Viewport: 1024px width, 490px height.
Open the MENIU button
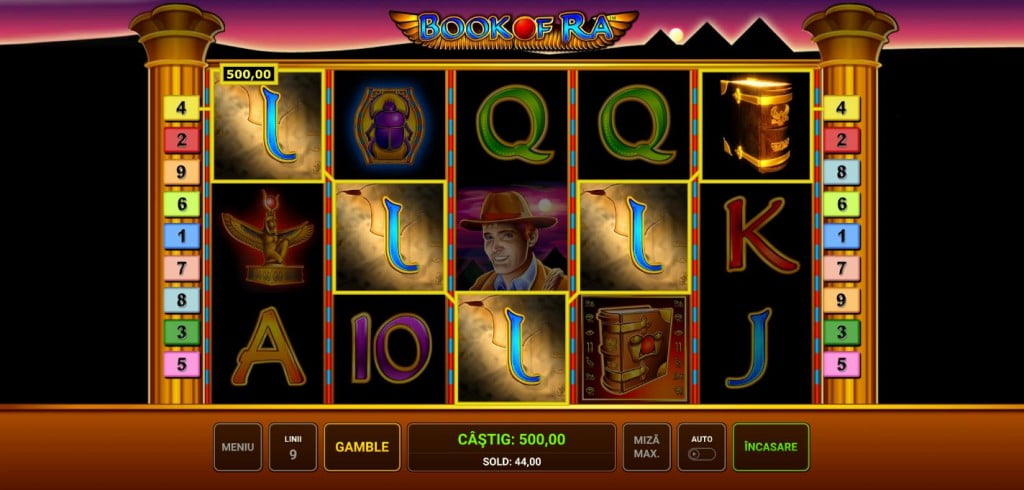[x=238, y=447]
